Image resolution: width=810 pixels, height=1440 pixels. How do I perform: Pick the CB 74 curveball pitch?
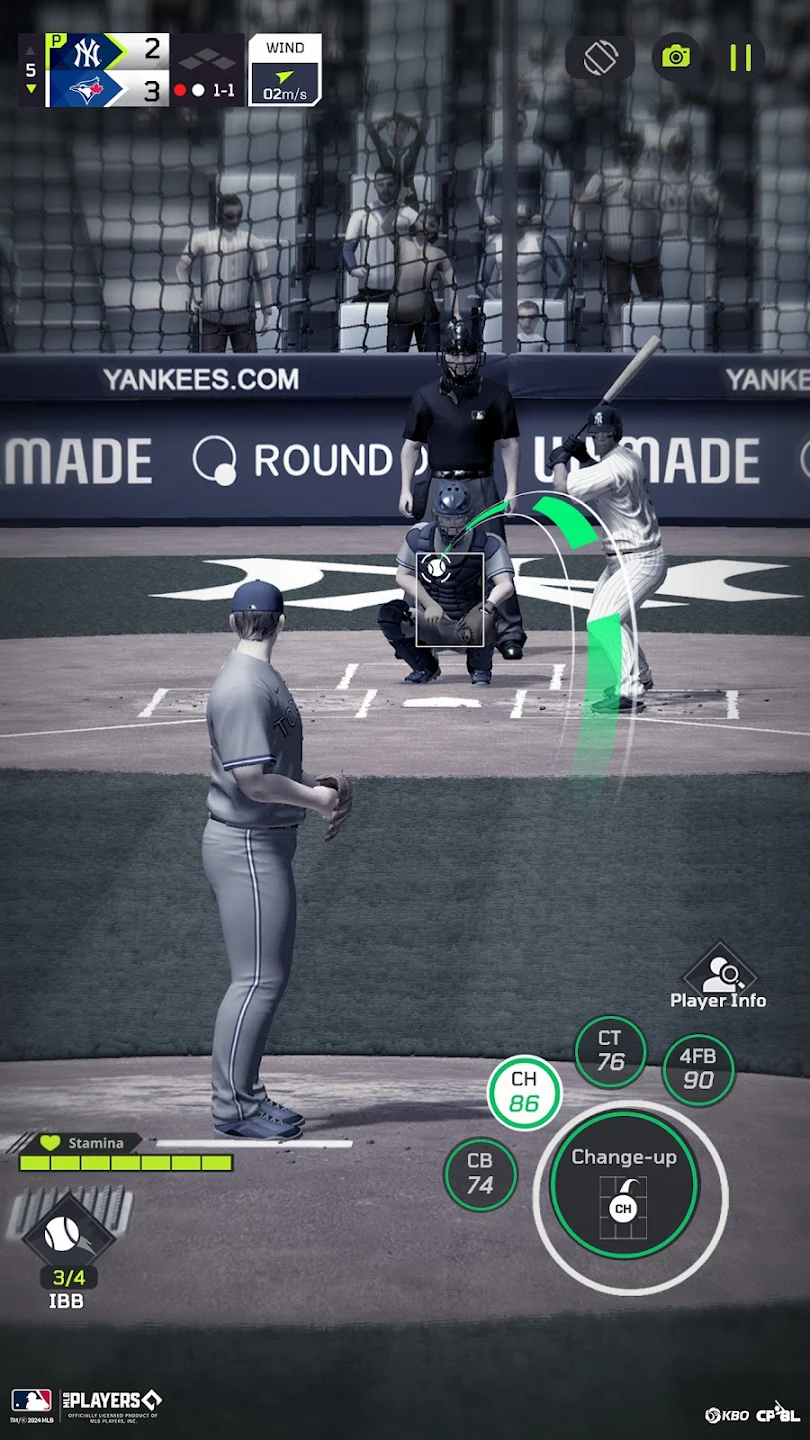[480, 1173]
